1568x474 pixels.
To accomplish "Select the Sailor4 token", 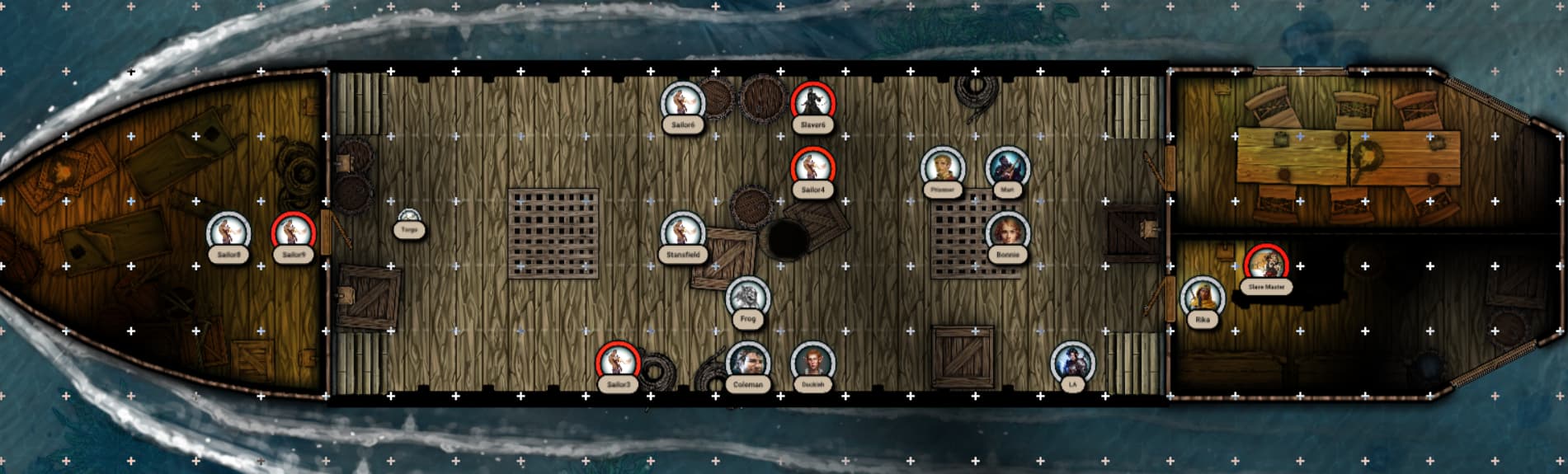I will coord(812,167).
